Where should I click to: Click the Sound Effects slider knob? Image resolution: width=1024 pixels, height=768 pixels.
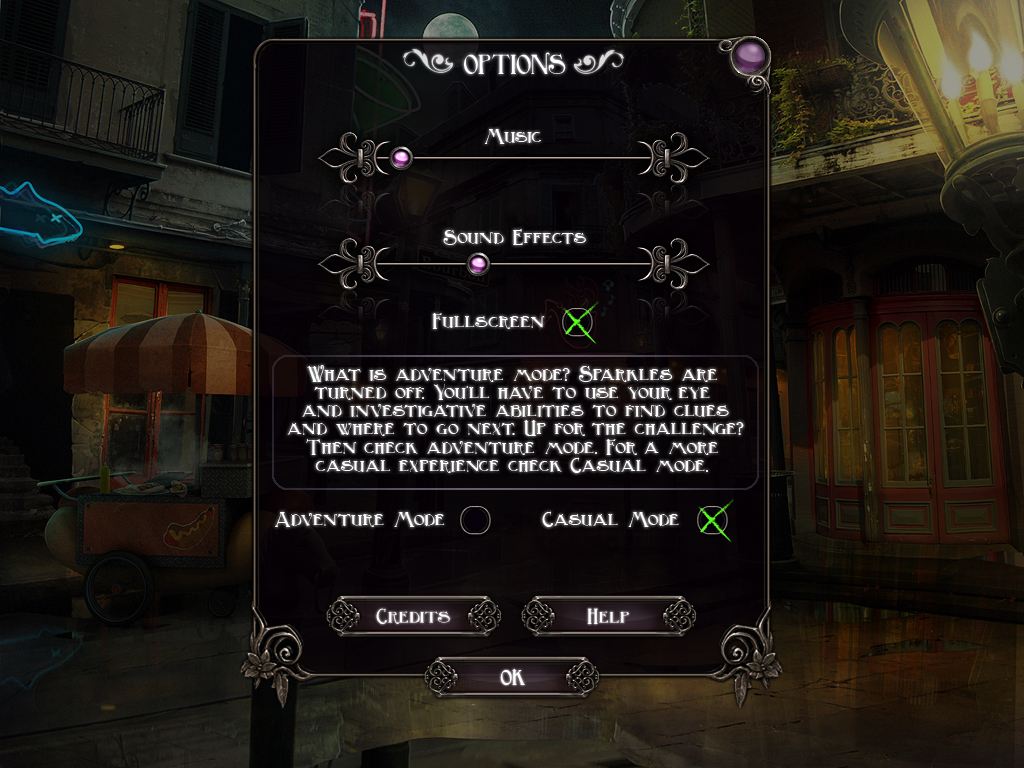click(x=479, y=263)
